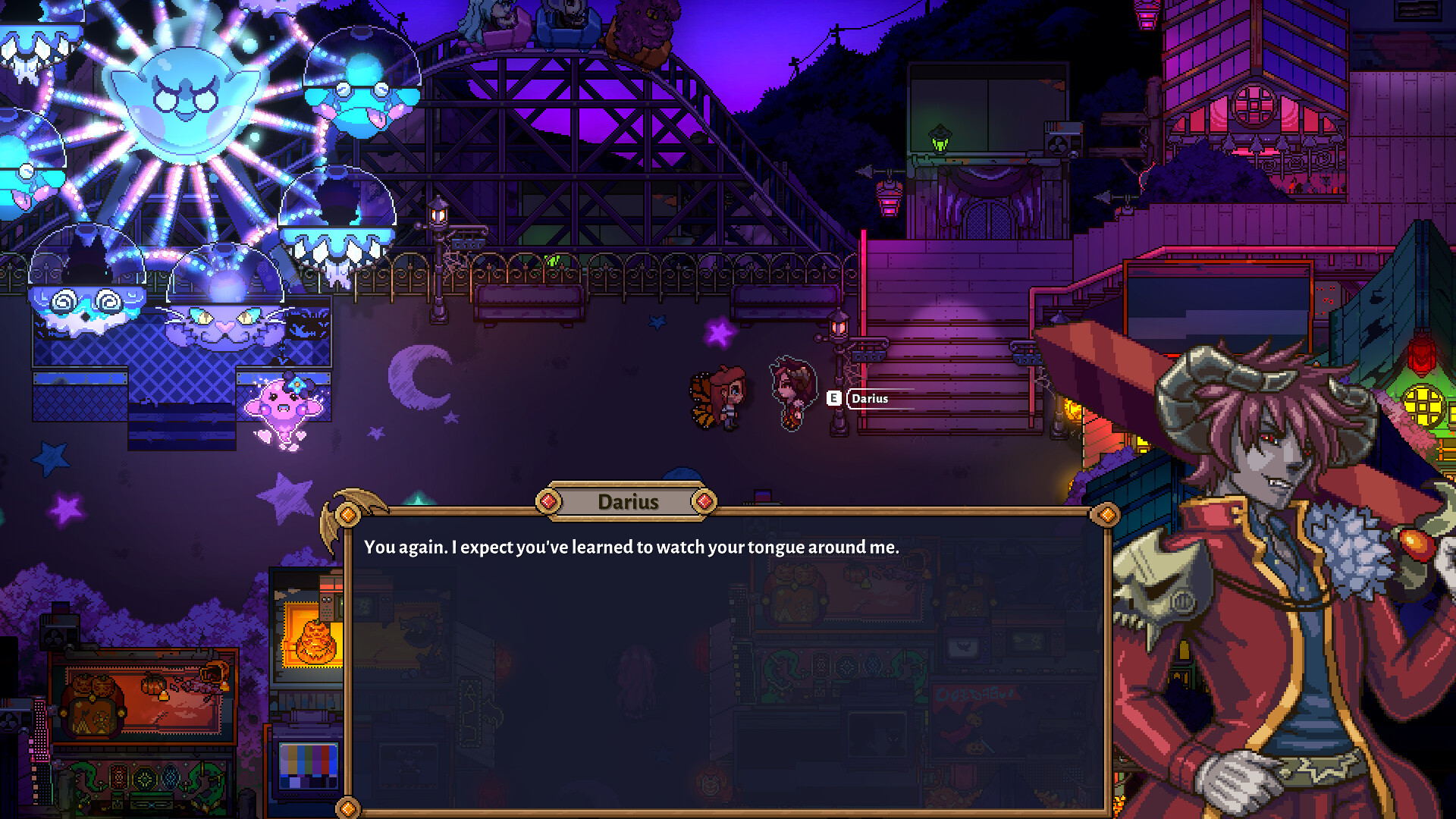Click the green lantern hanging on the dark building
The width and height of the screenshot is (1456, 819).
pos(938,140)
